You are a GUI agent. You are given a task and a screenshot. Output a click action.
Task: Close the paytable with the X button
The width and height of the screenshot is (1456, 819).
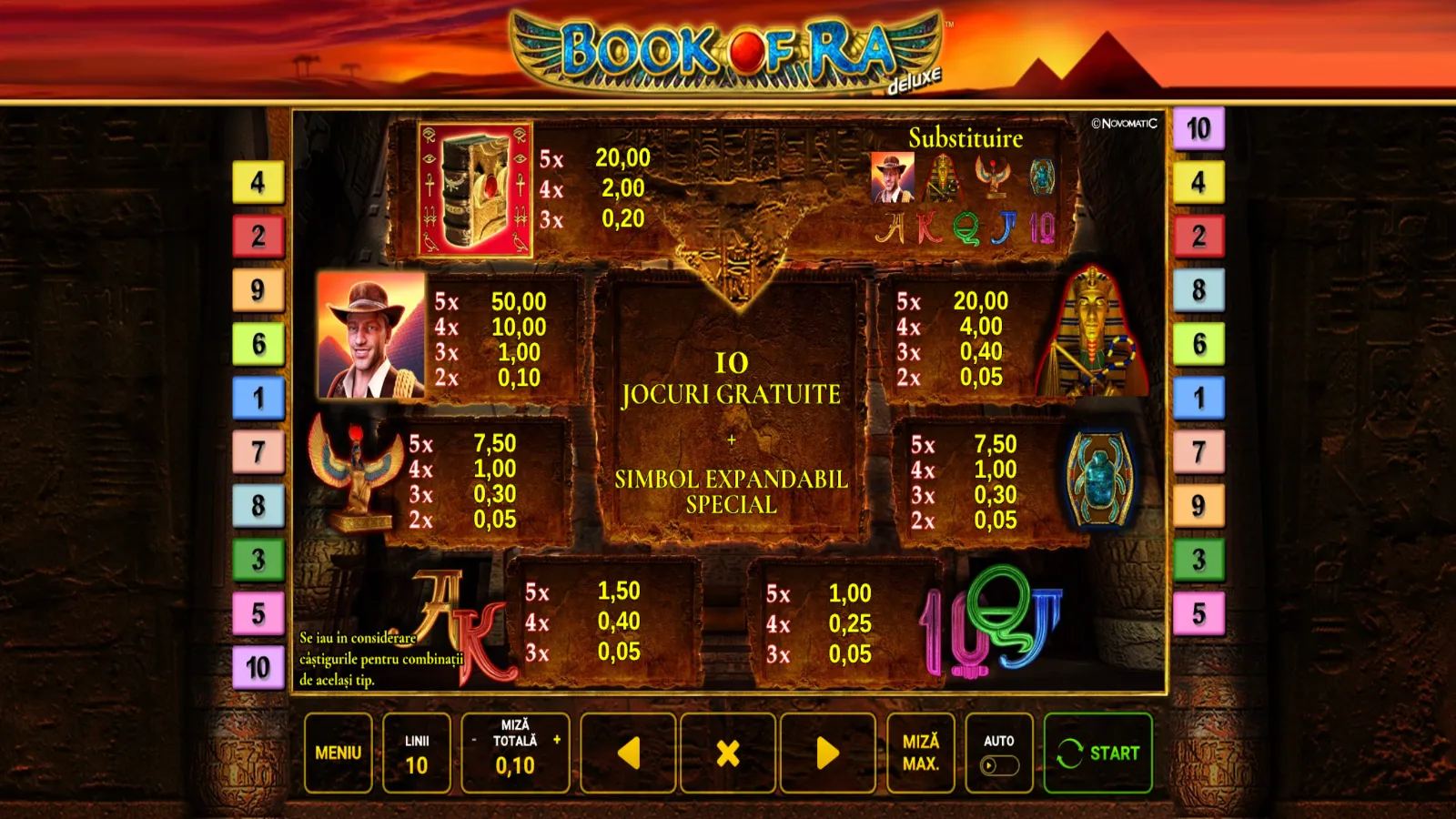pos(726,753)
